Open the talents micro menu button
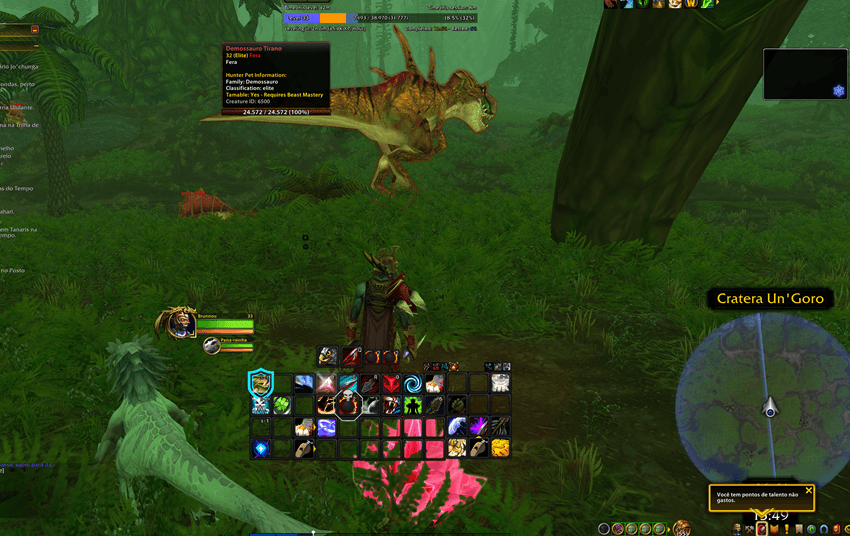 tap(762, 529)
